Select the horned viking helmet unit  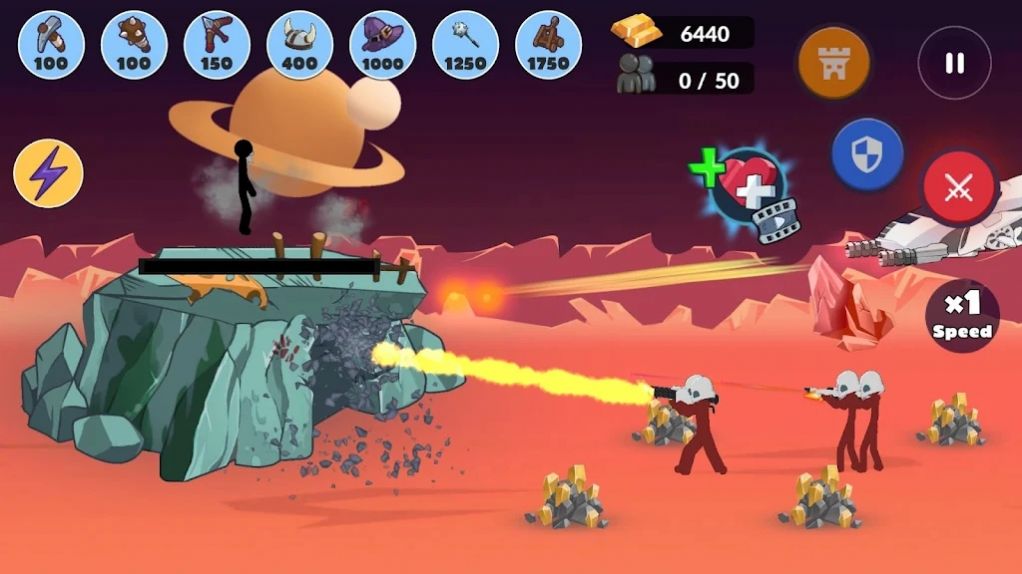[x=300, y=45]
